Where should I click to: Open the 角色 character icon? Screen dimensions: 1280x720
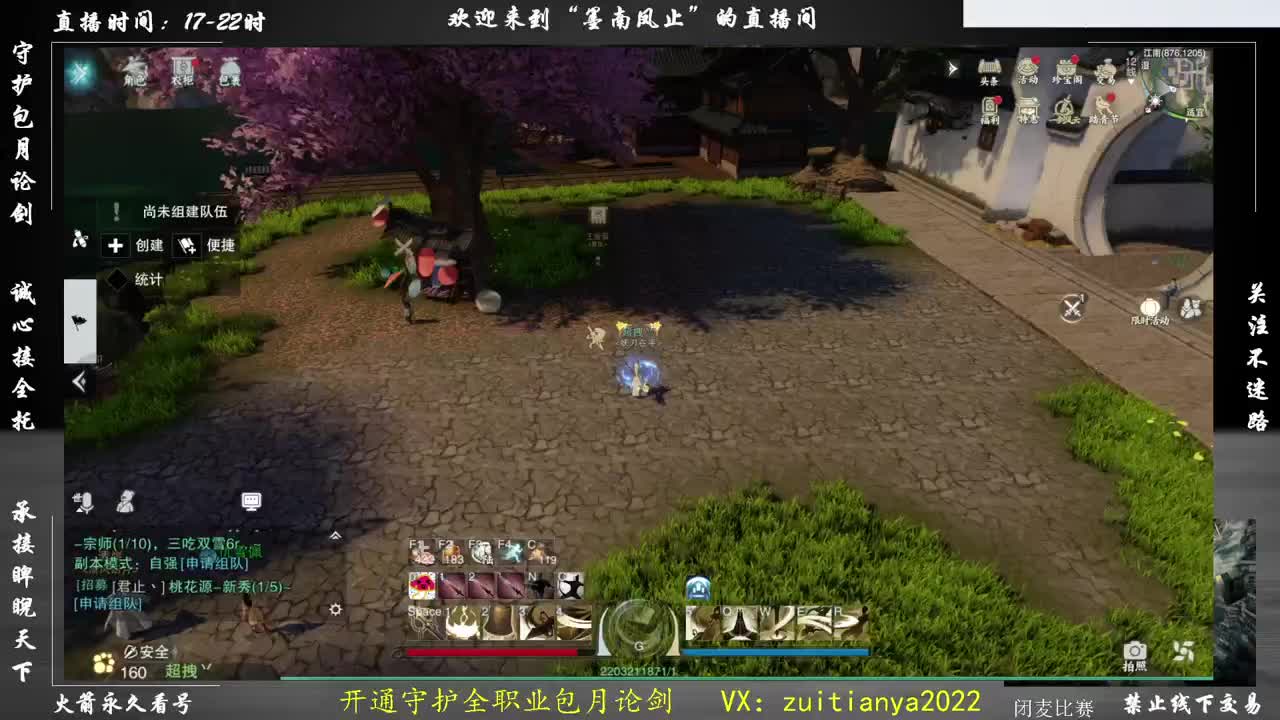click(135, 69)
